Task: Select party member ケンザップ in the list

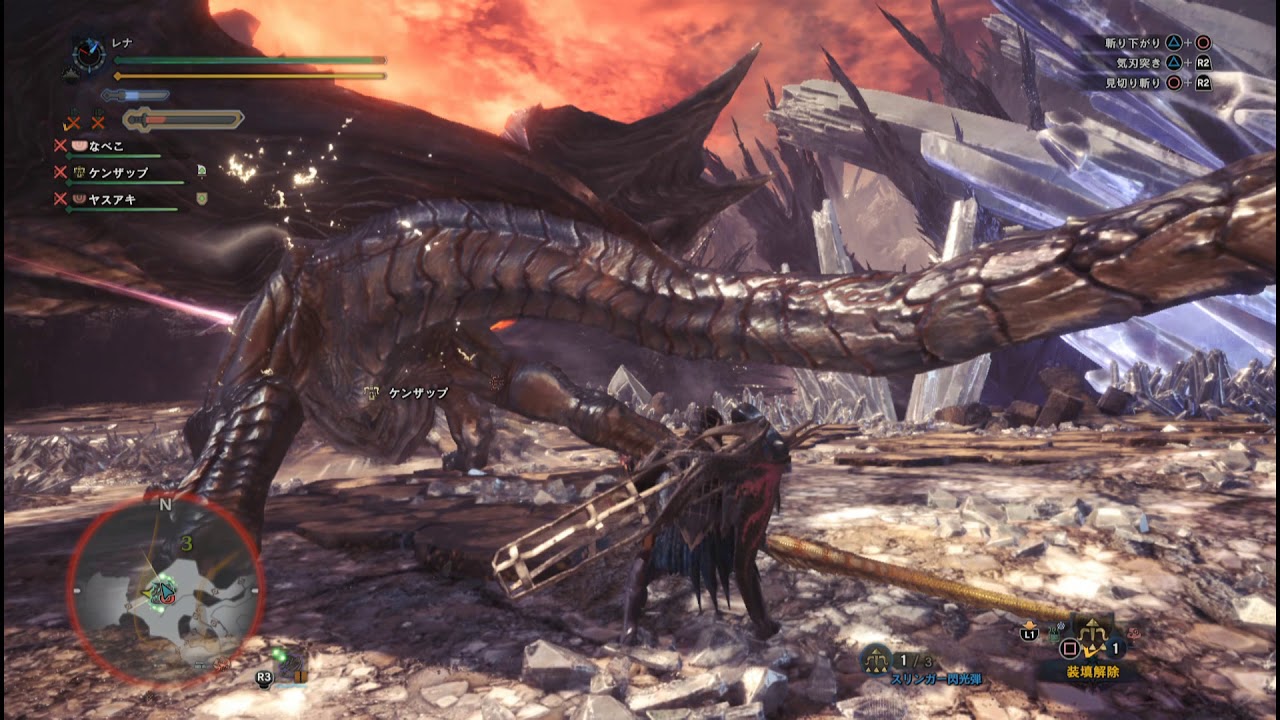Action: pyautogui.click(x=118, y=173)
